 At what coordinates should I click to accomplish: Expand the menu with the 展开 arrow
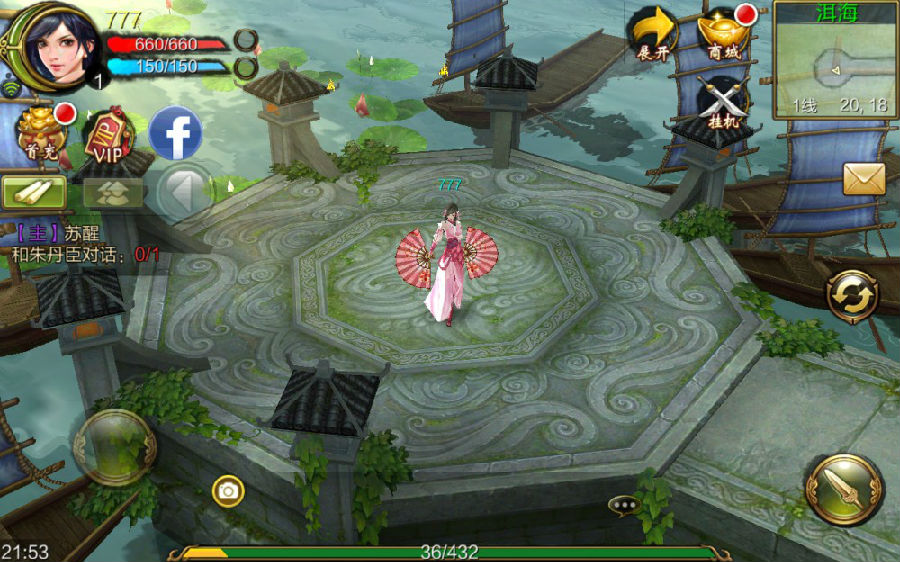pyautogui.click(x=652, y=35)
